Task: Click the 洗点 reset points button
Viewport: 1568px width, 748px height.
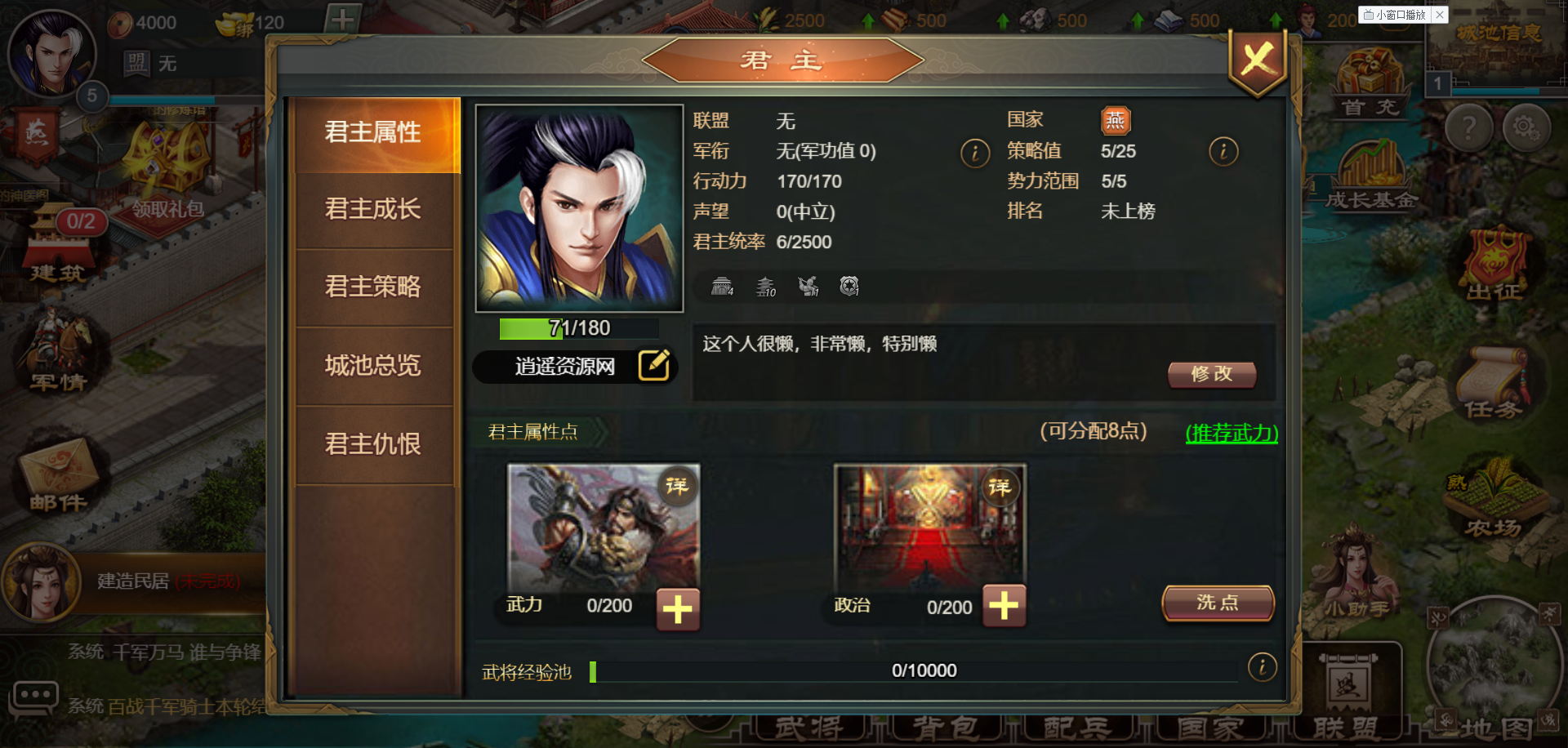Action: [1217, 602]
